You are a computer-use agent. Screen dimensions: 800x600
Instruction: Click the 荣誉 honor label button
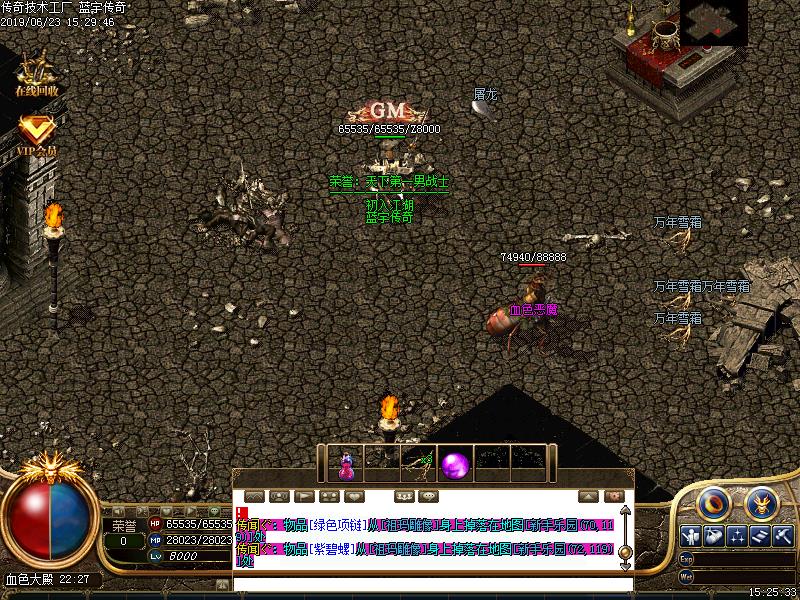(x=123, y=525)
